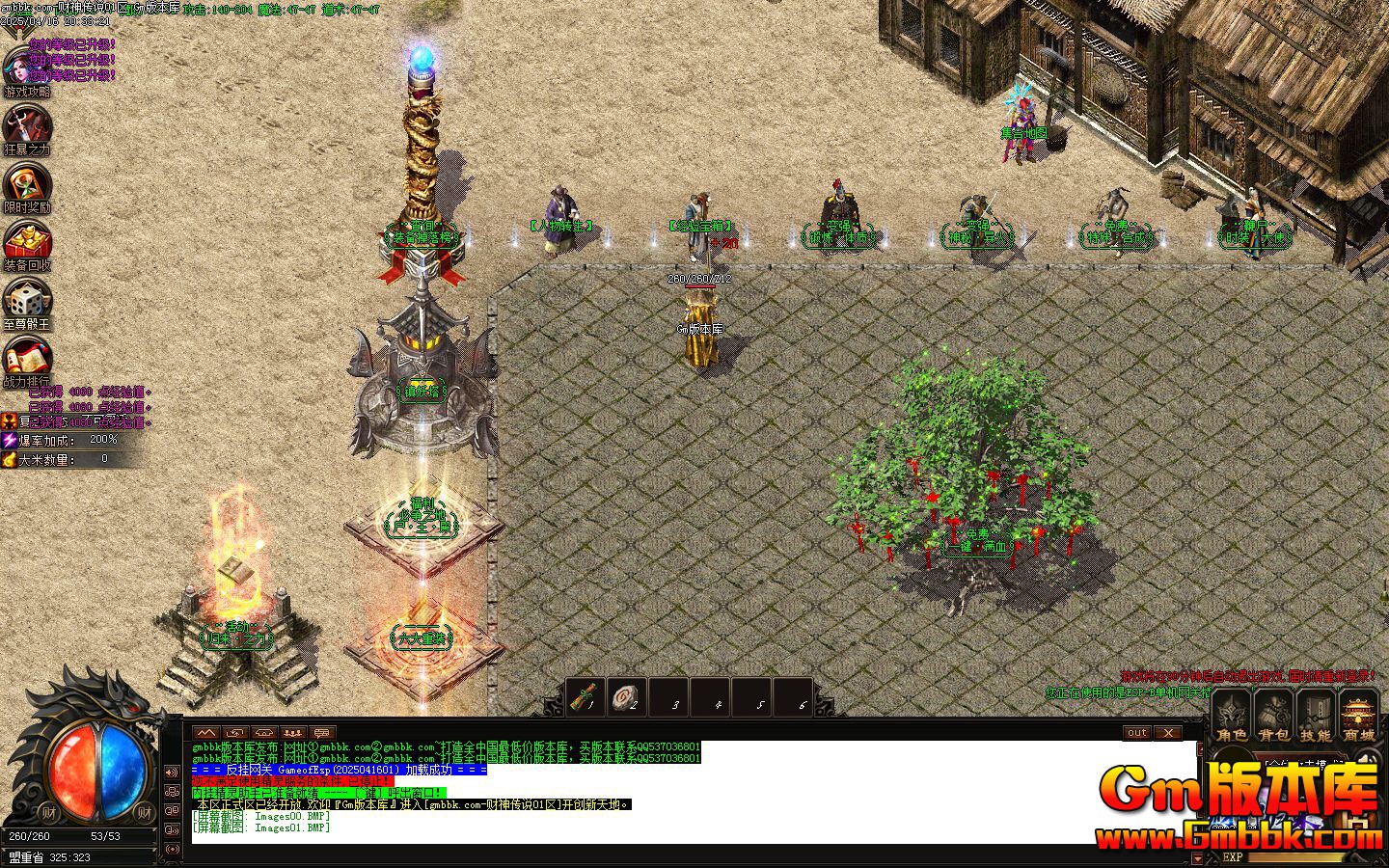Select the mountain-shaped tab above the chat log
Image resolution: width=1389 pixels, height=868 pixels.
tap(206, 733)
